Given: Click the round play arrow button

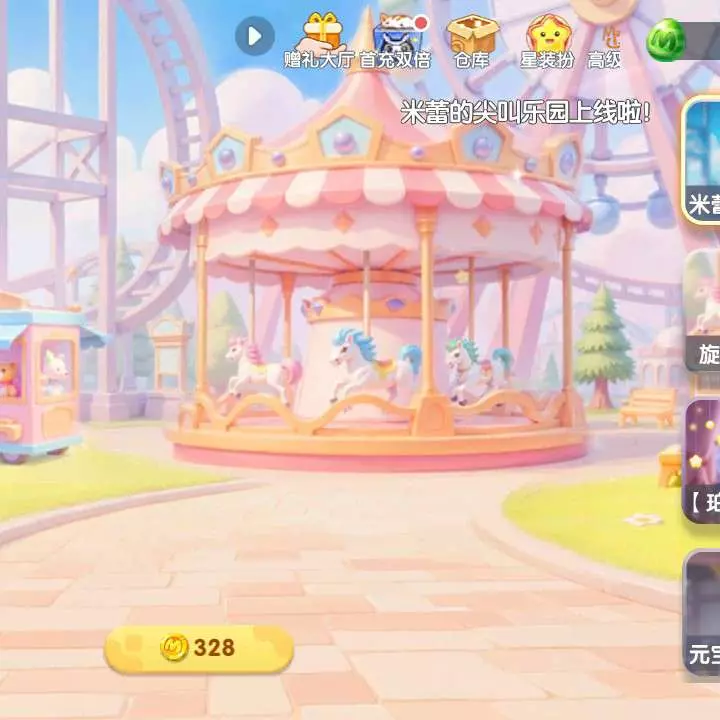Looking at the screenshot, I should click(x=254, y=37).
